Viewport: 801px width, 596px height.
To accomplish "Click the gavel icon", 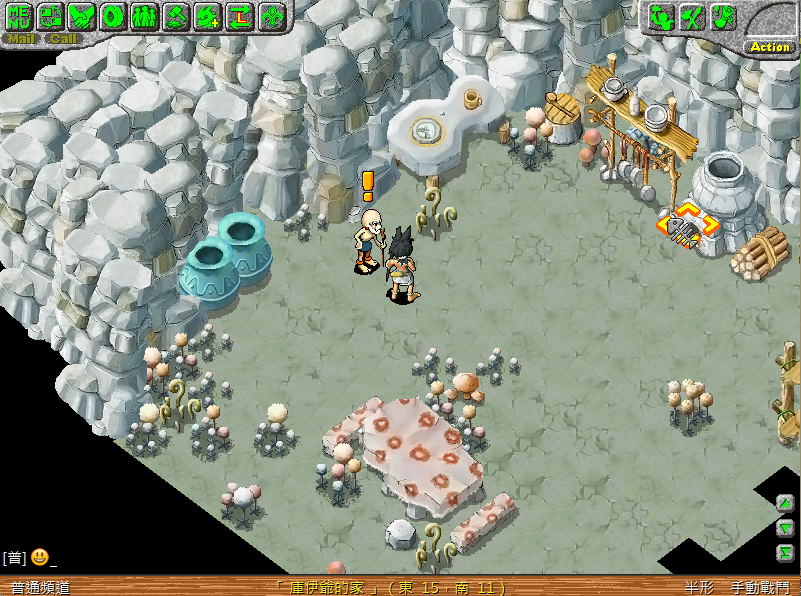I will pos(176,16).
